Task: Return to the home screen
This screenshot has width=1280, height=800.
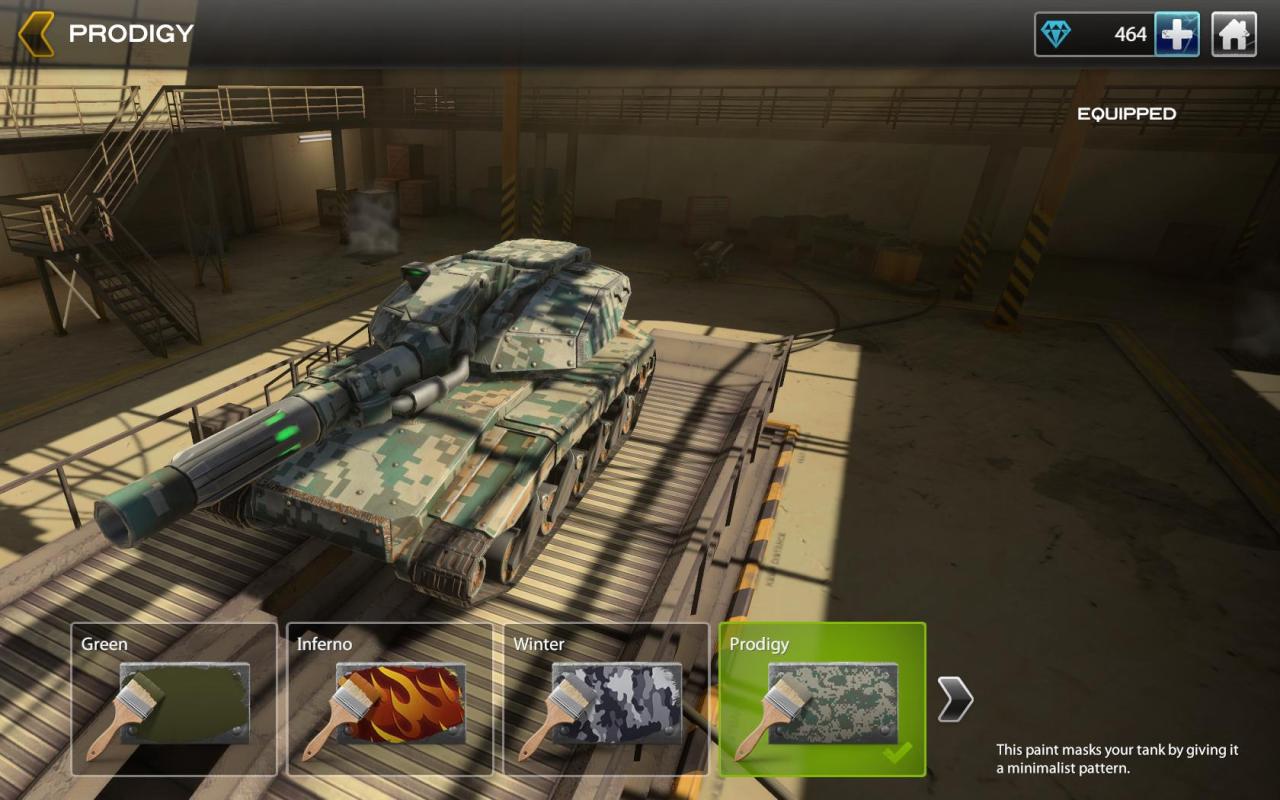Action: (1234, 35)
